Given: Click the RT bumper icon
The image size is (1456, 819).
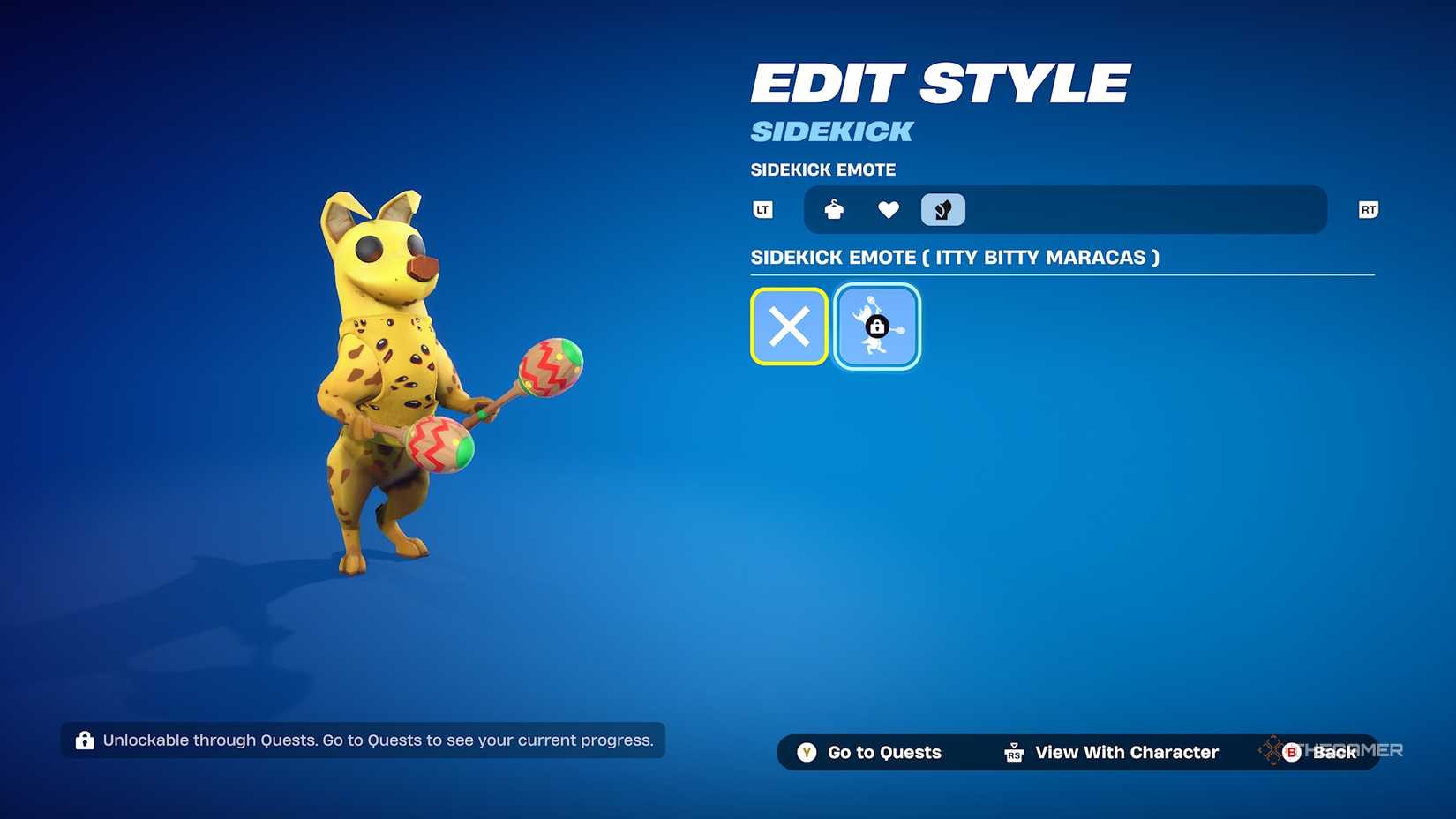Looking at the screenshot, I should coord(1367,209).
